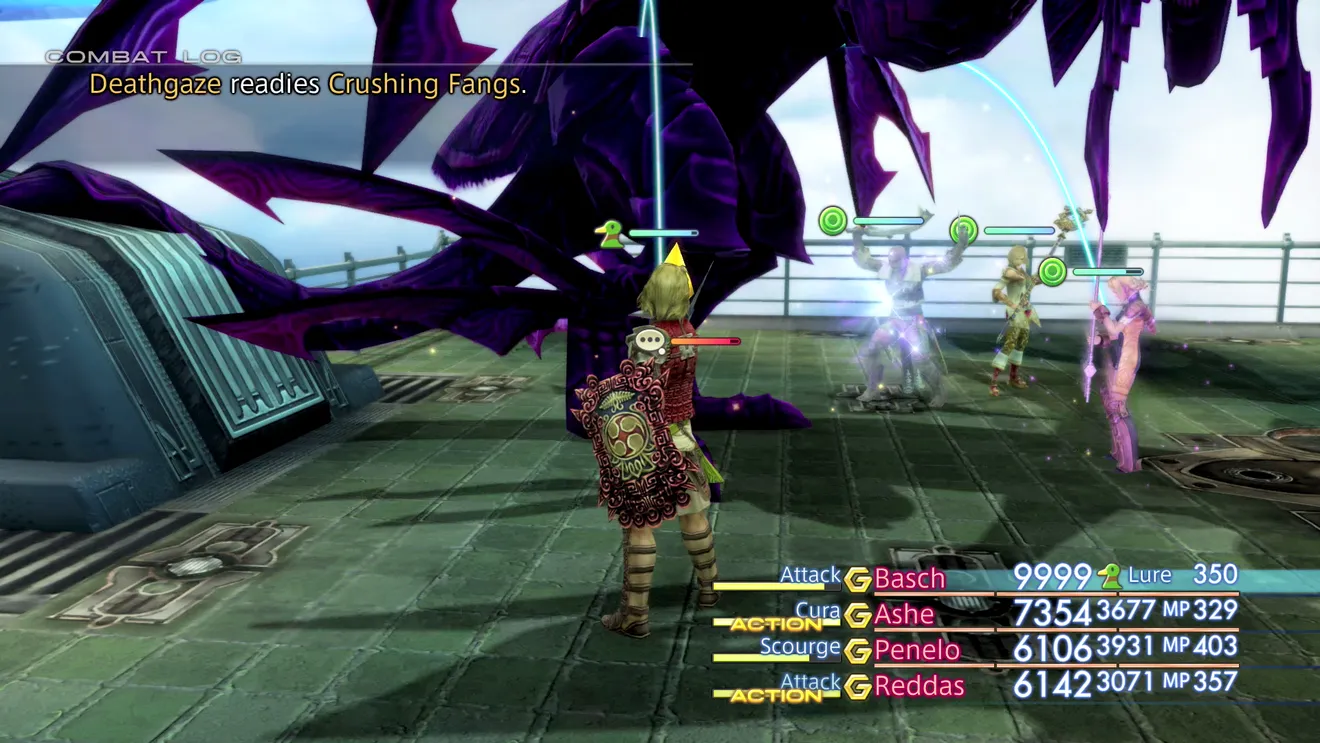
Task: Select Basch in the party list
Action: [909, 578]
